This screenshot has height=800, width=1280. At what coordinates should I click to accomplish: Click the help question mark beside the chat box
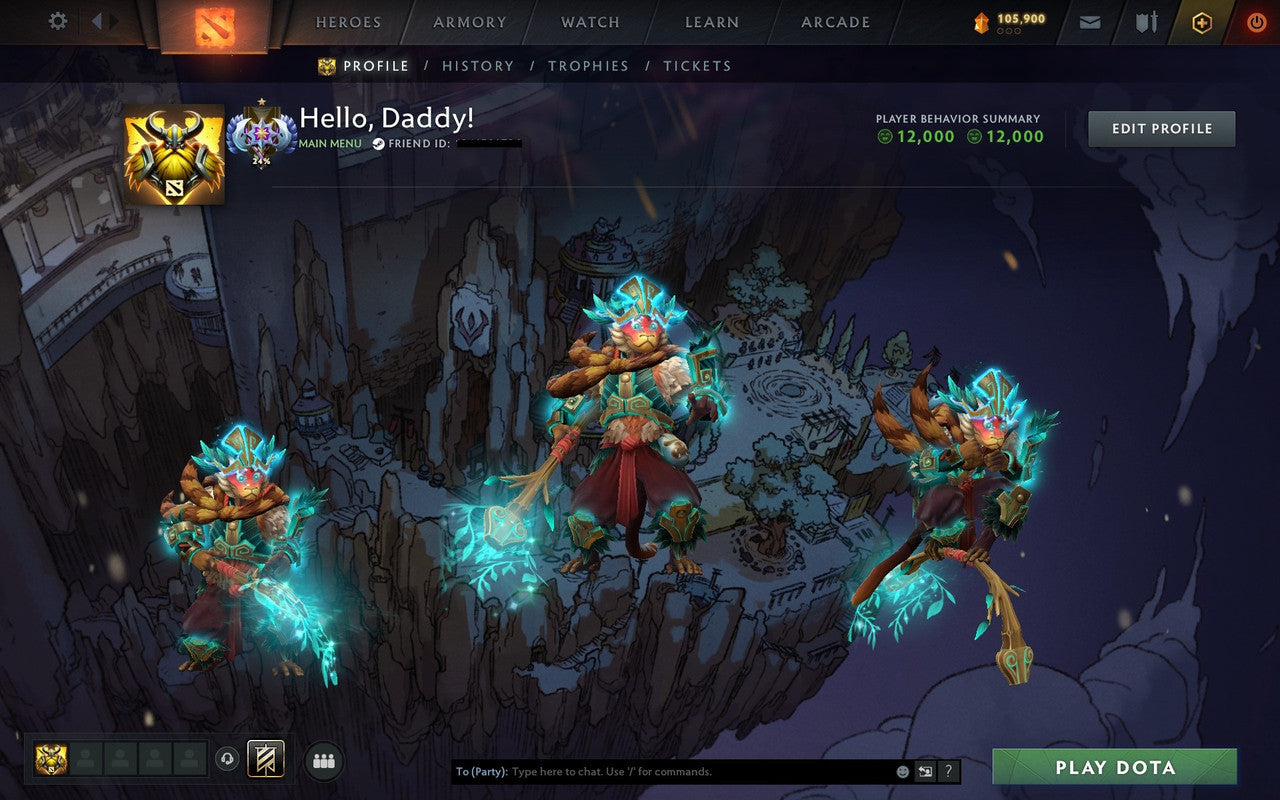[948, 771]
